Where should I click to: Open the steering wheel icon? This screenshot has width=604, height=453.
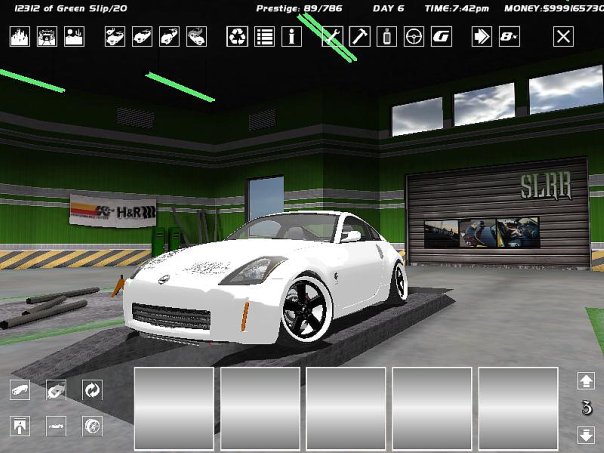[413, 38]
